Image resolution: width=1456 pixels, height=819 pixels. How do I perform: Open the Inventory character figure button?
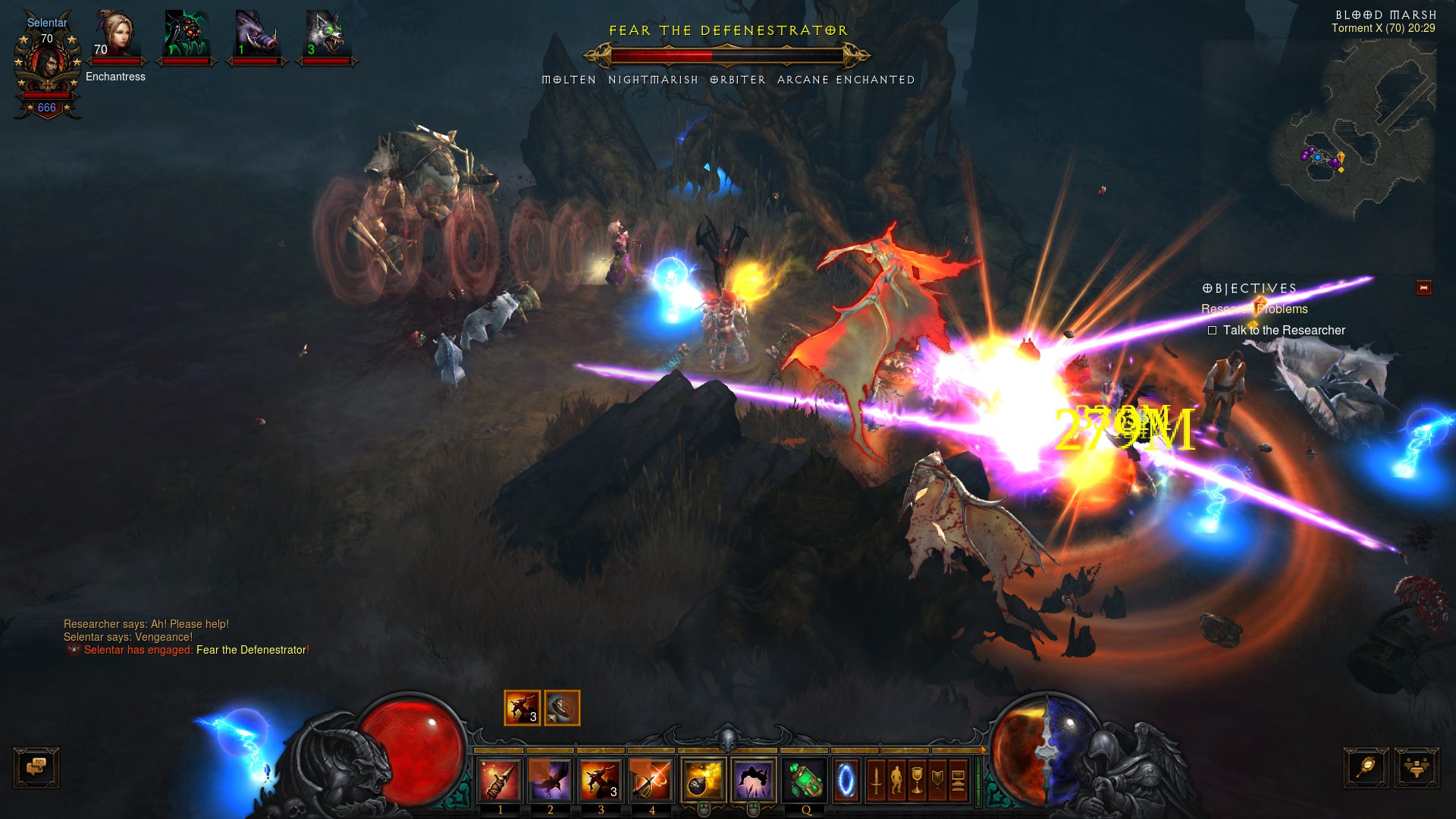tap(896, 780)
